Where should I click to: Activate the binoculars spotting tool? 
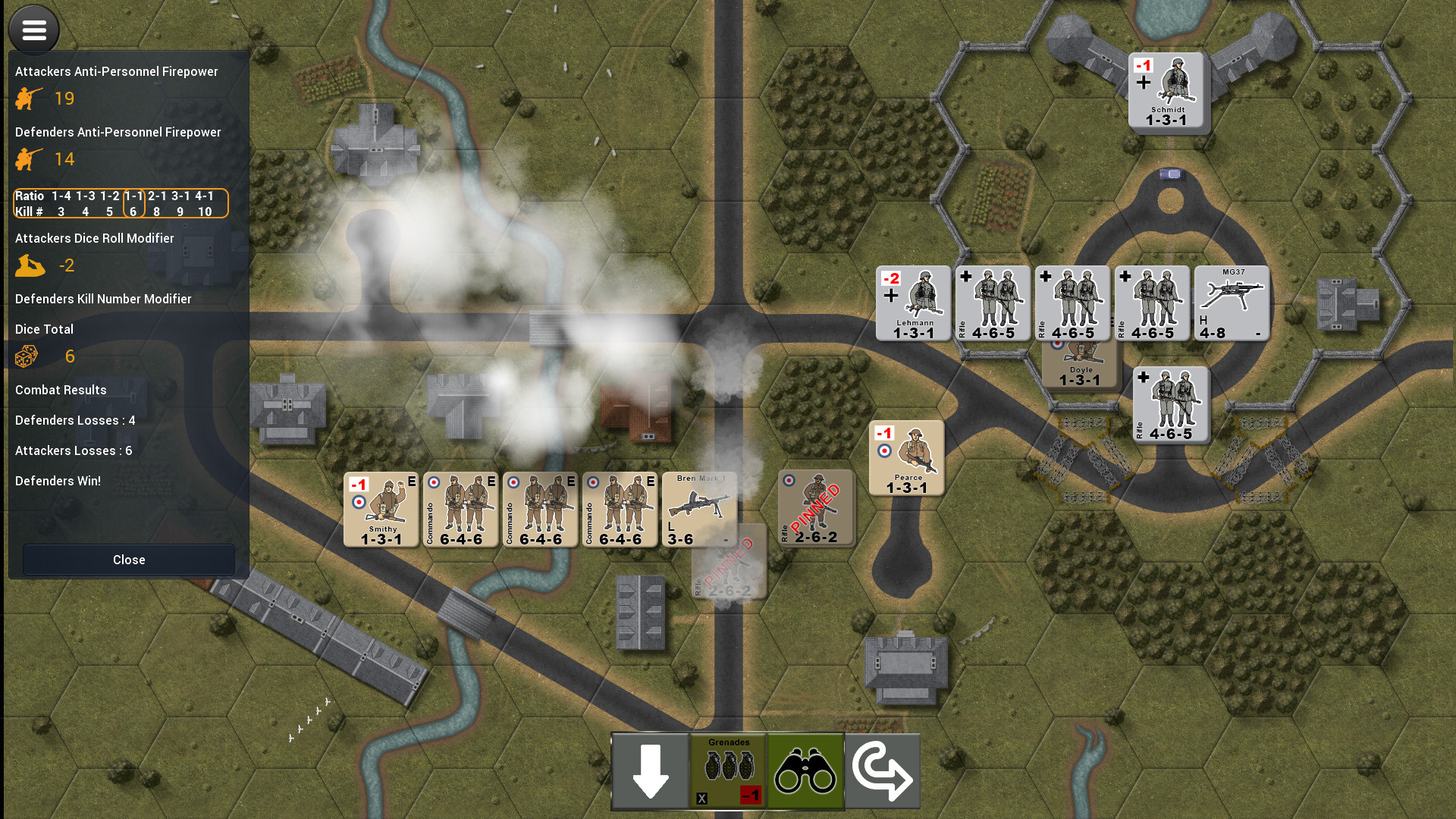click(x=805, y=770)
